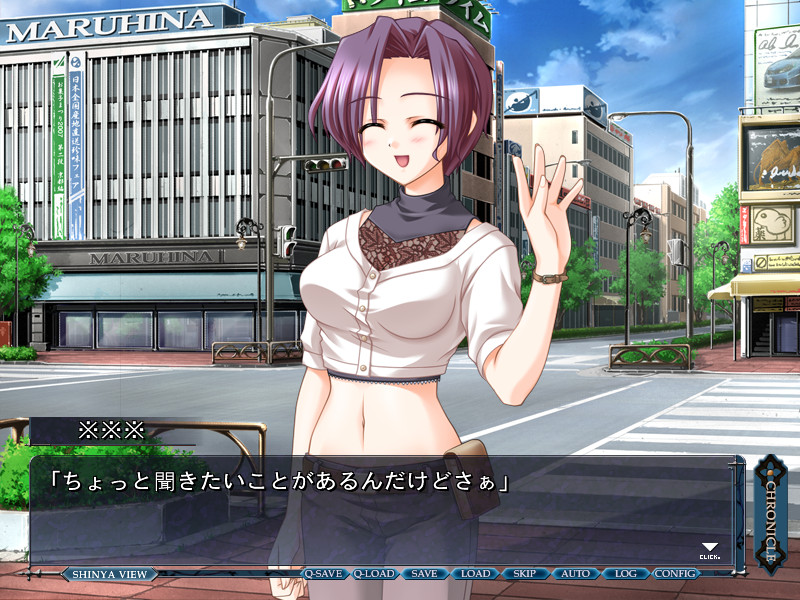Open the LOAD menu
The height and width of the screenshot is (600, 800).
pyautogui.click(x=475, y=574)
